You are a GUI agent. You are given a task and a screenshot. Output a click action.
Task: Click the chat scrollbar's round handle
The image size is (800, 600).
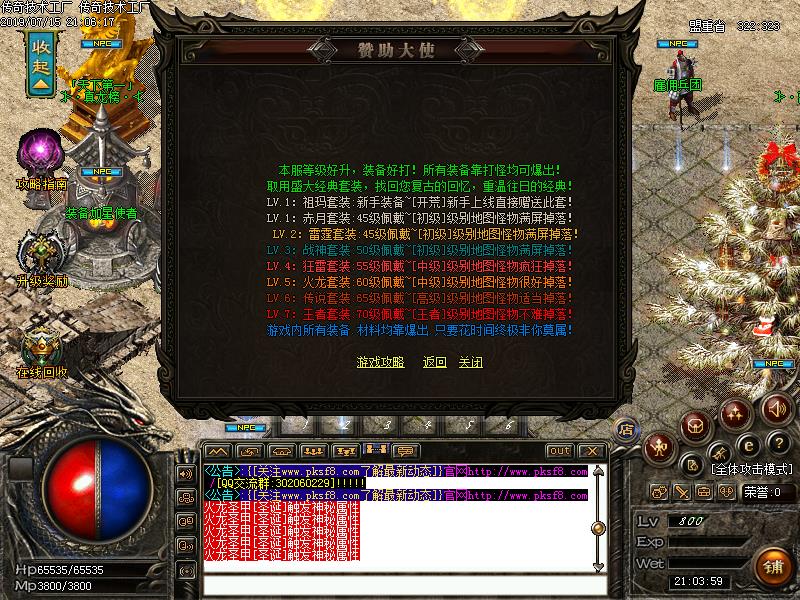pyautogui.click(x=598, y=527)
